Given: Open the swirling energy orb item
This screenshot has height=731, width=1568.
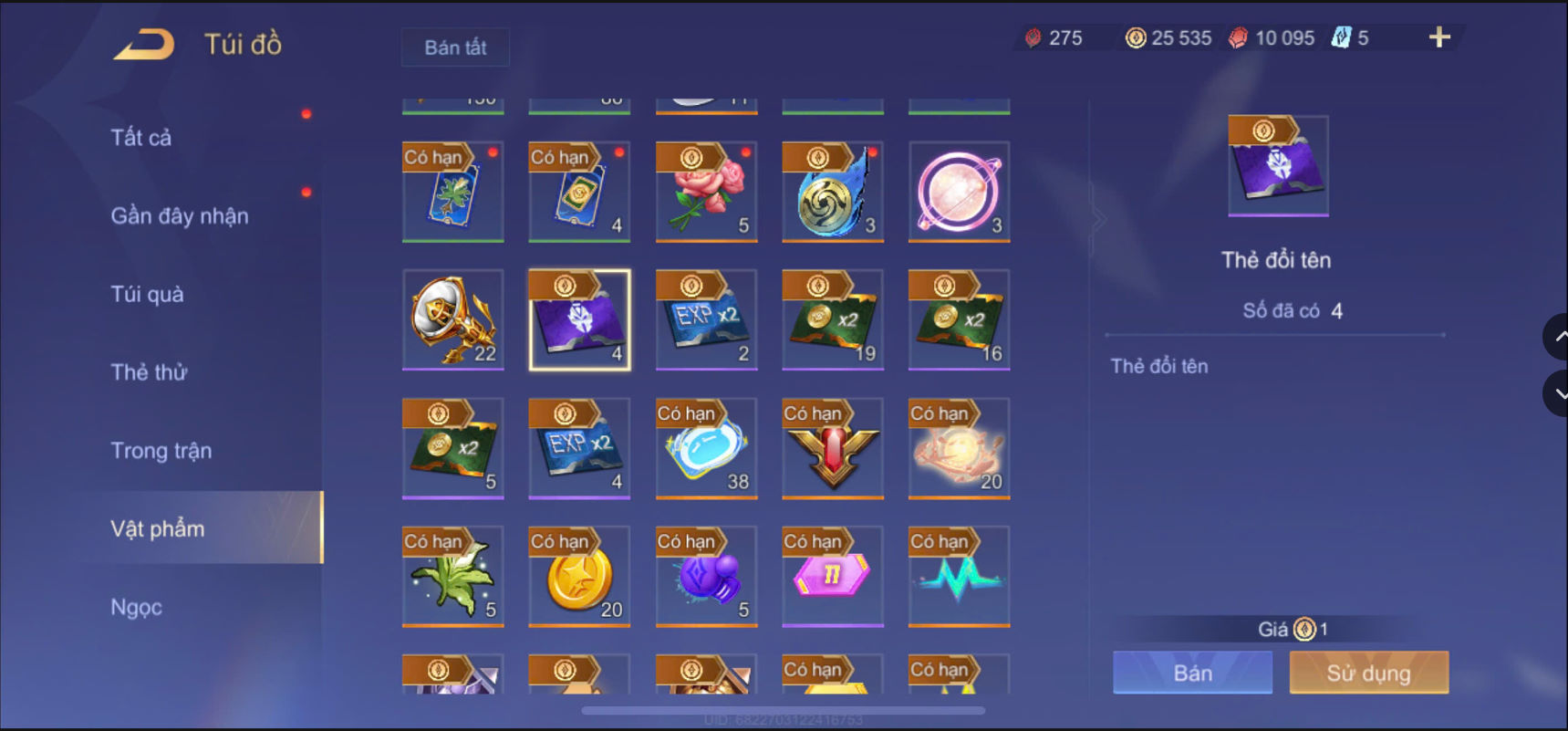Looking at the screenshot, I should 832,193.
